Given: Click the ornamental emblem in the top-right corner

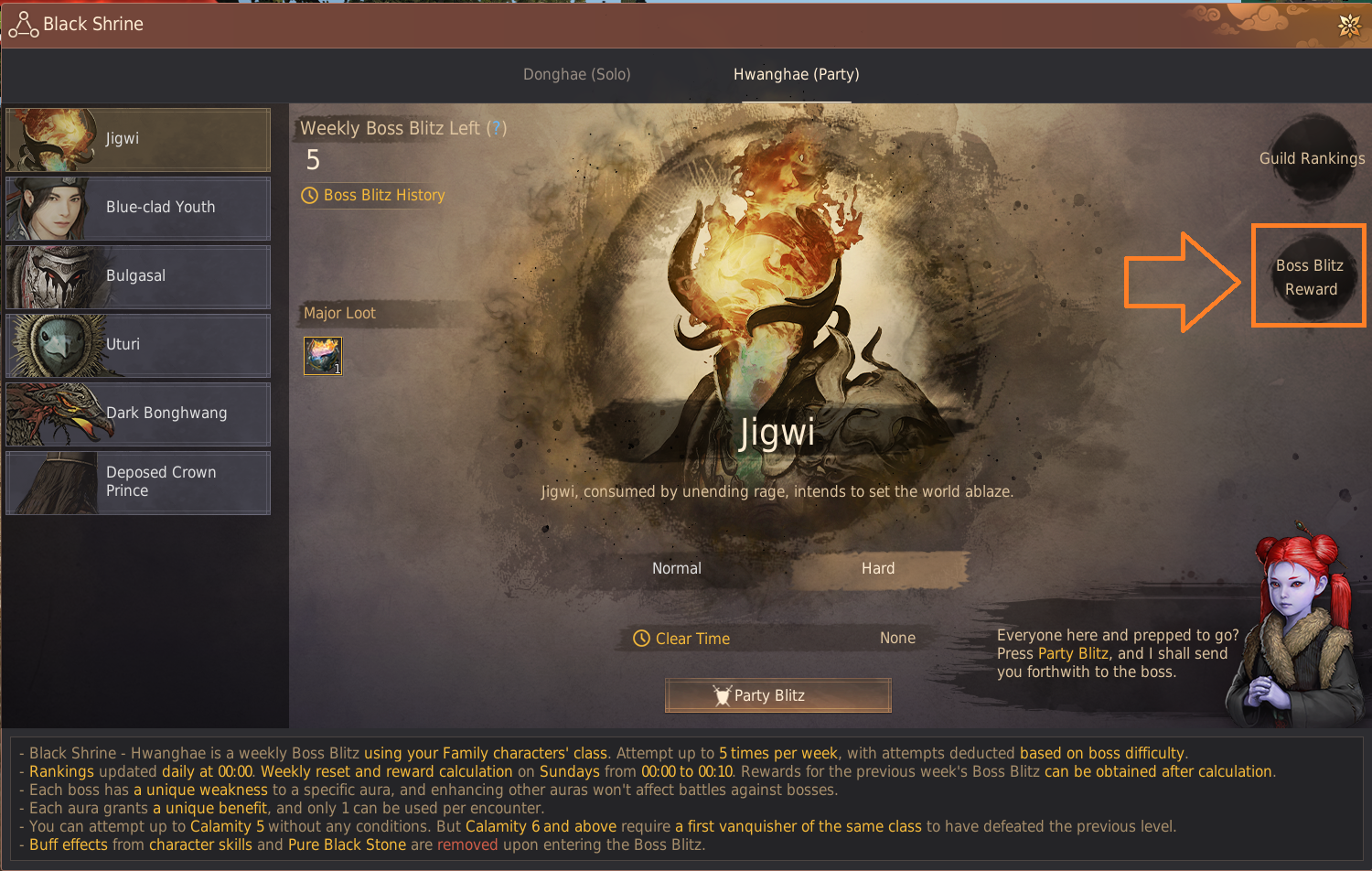Looking at the screenshot, I should coord(1348,27).
